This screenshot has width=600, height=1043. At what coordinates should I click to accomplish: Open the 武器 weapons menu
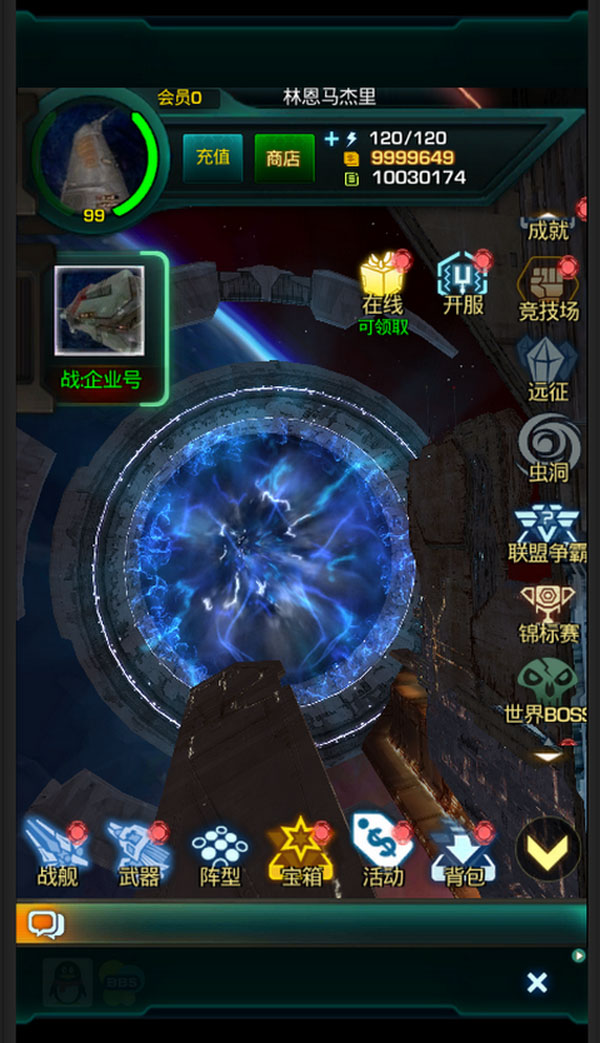(138, 853)
